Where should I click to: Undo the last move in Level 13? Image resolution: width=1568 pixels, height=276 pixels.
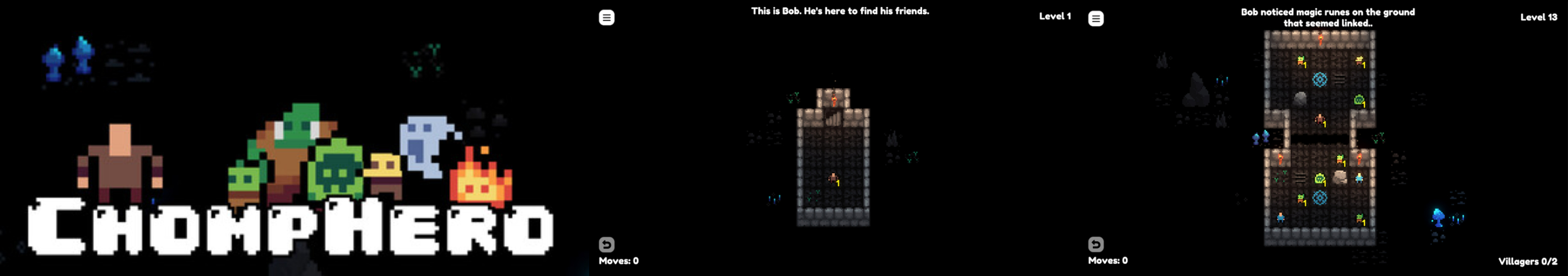pyautogui.click(x=1096, y=245)
